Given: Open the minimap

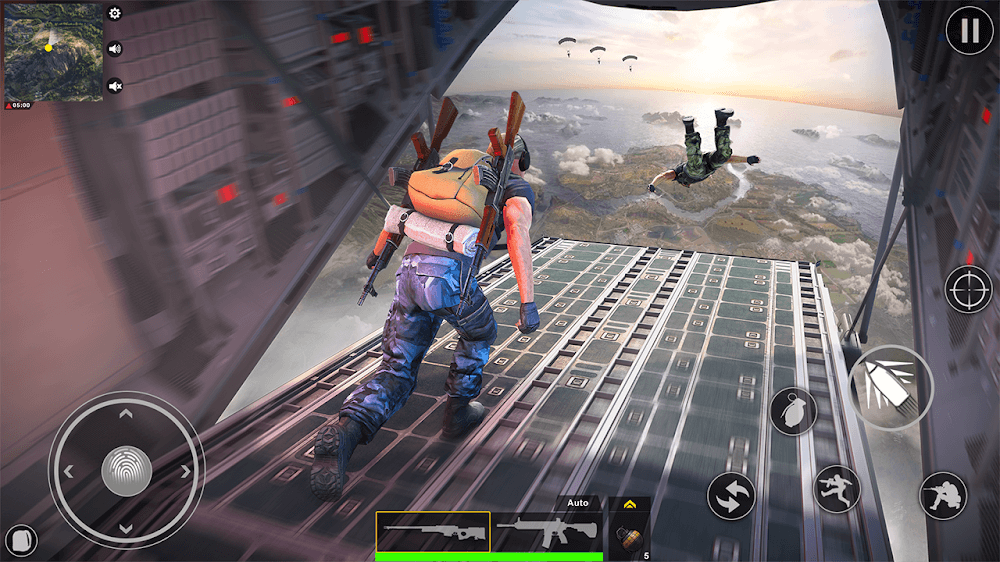Looking at the screenshot, I should tap(53, 52).
